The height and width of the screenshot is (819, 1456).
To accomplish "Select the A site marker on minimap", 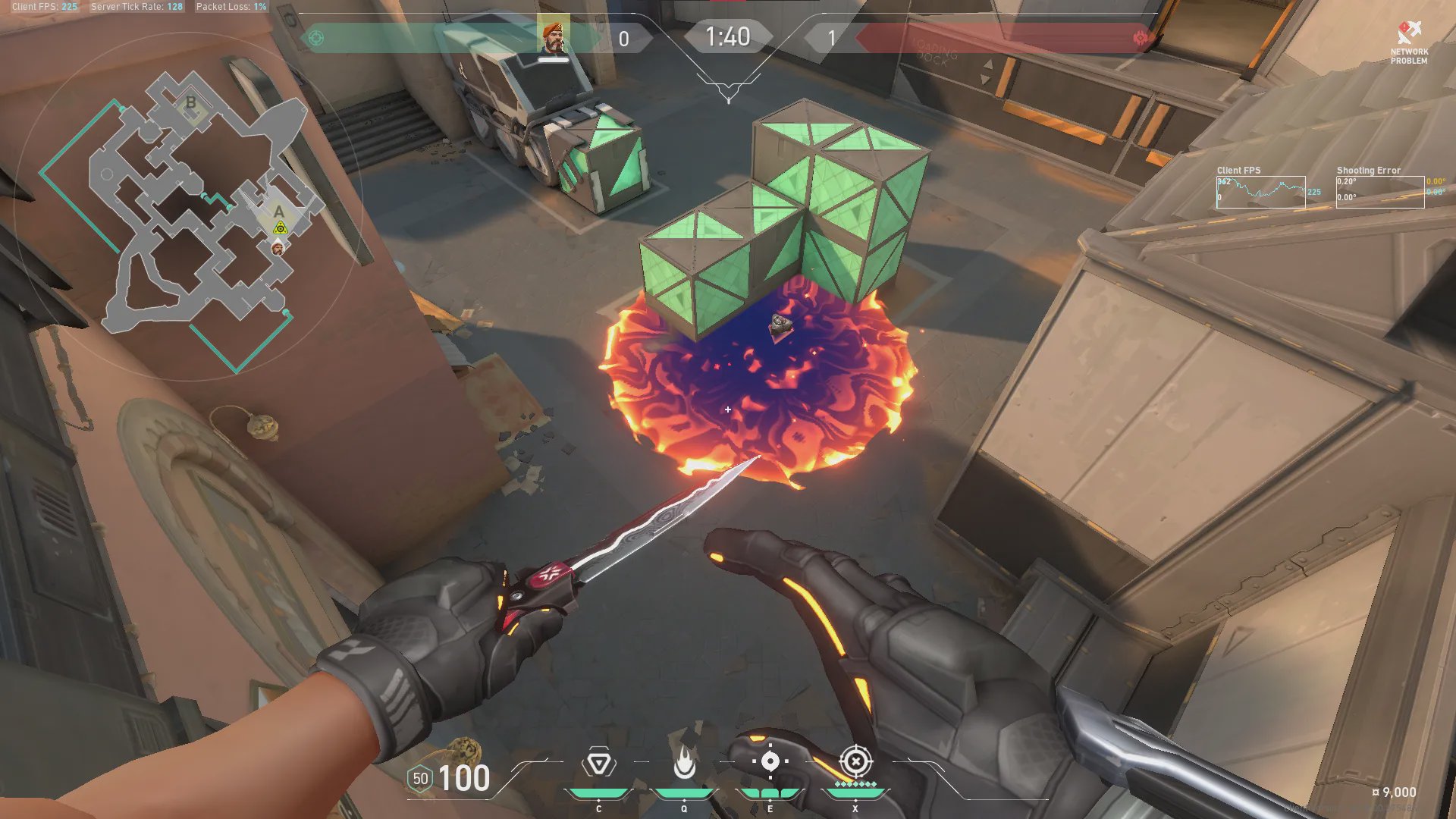I will point(279,212).
